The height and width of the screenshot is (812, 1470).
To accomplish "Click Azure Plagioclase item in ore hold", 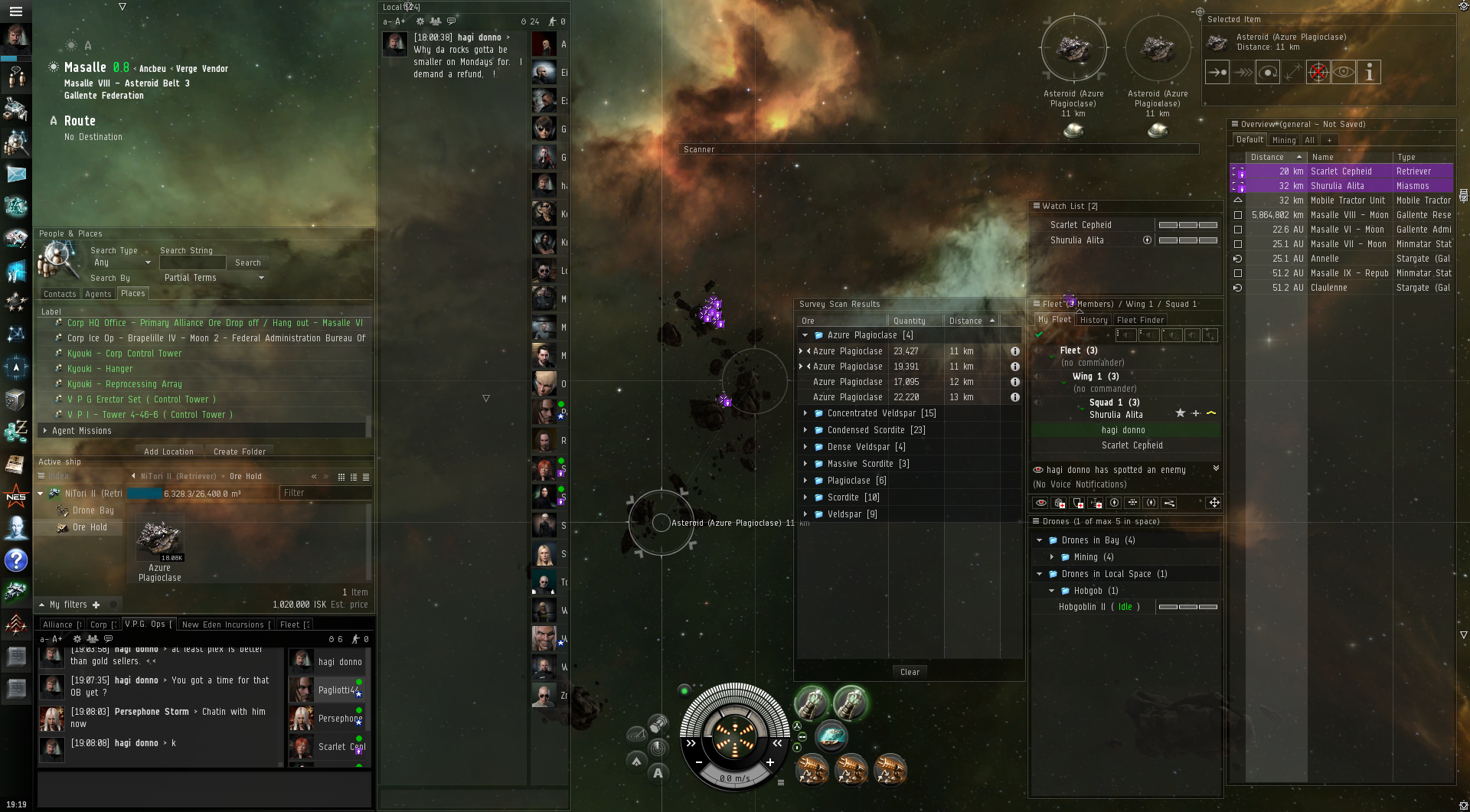I will pos(159,542).
